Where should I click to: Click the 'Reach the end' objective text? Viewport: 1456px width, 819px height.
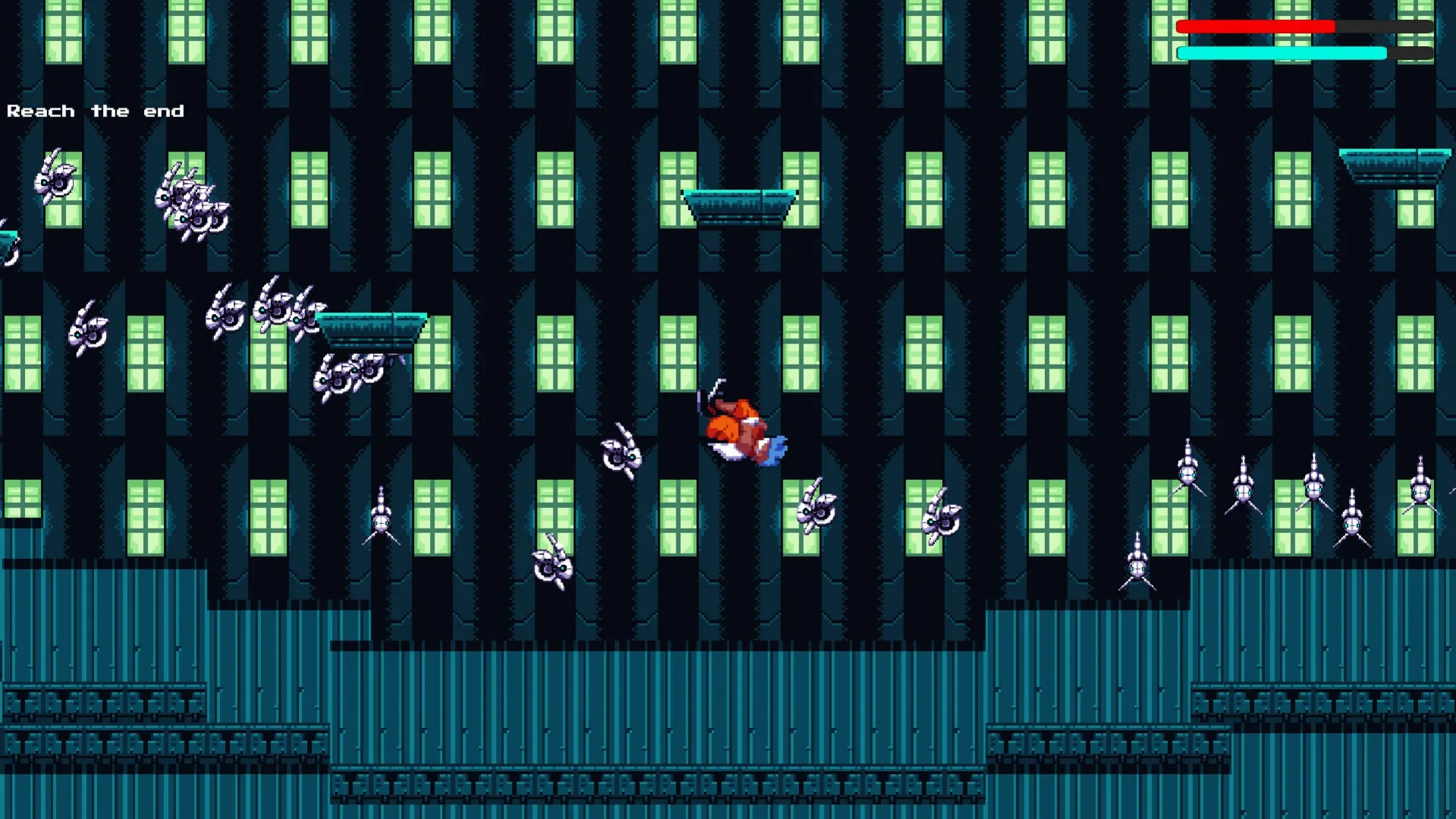point(95,111)
